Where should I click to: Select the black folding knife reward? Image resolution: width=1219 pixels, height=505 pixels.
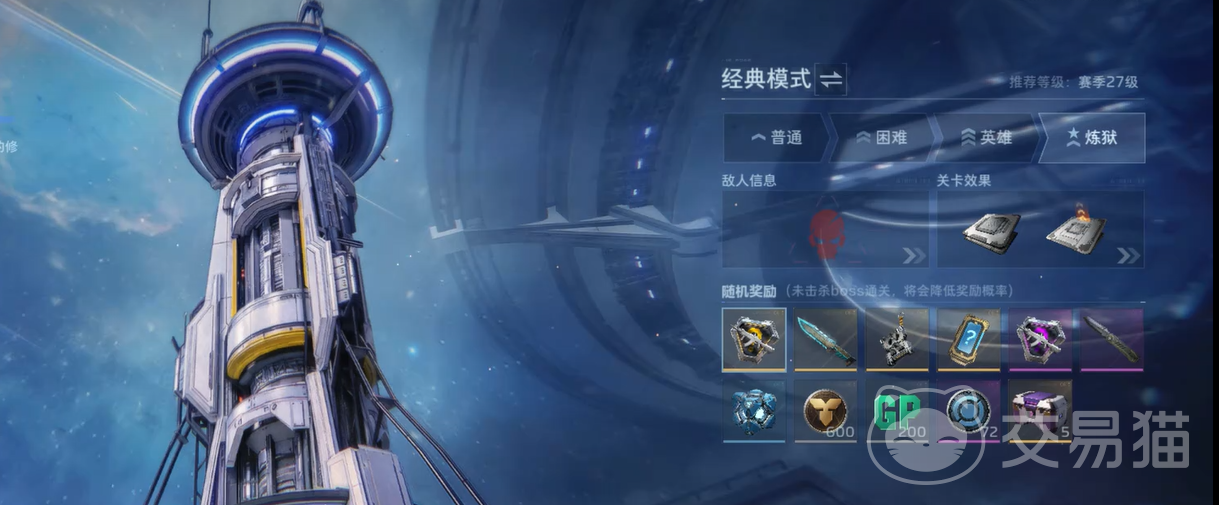pos(1111,339)
